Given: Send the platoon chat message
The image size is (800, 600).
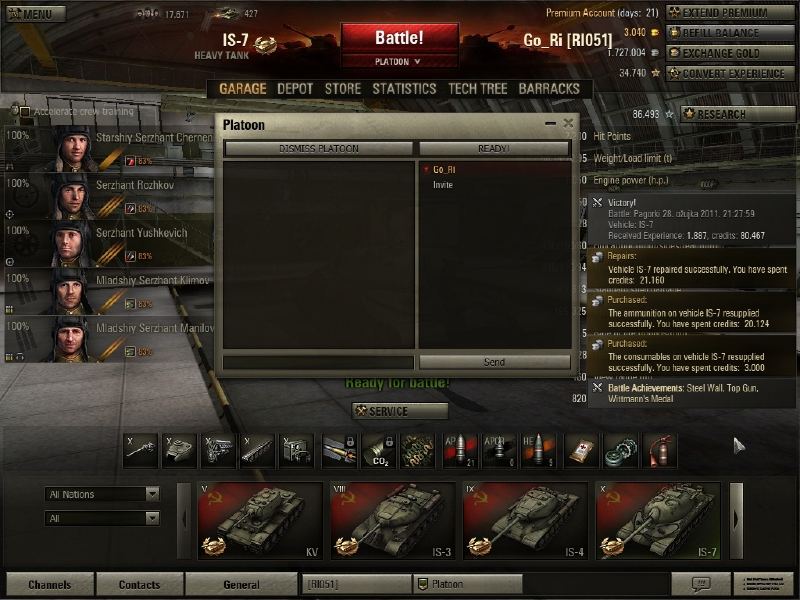Looking at the screenshot, I should point(494,362).
